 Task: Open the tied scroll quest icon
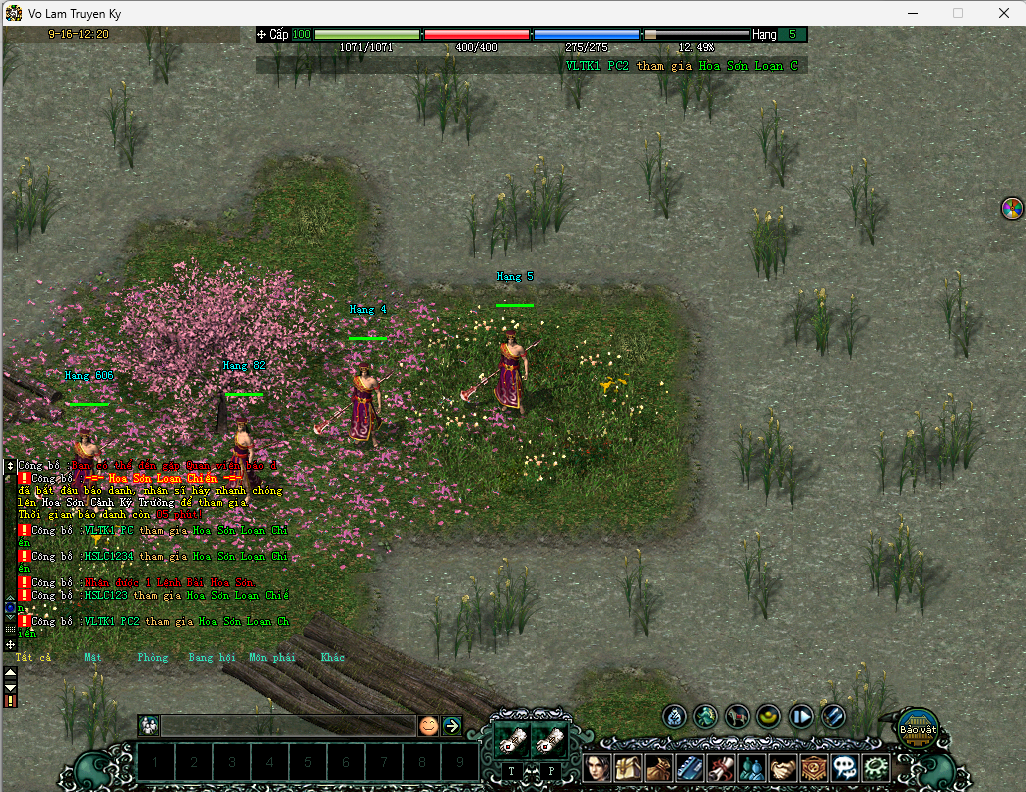pyautogui.click(x=721, y=768)
